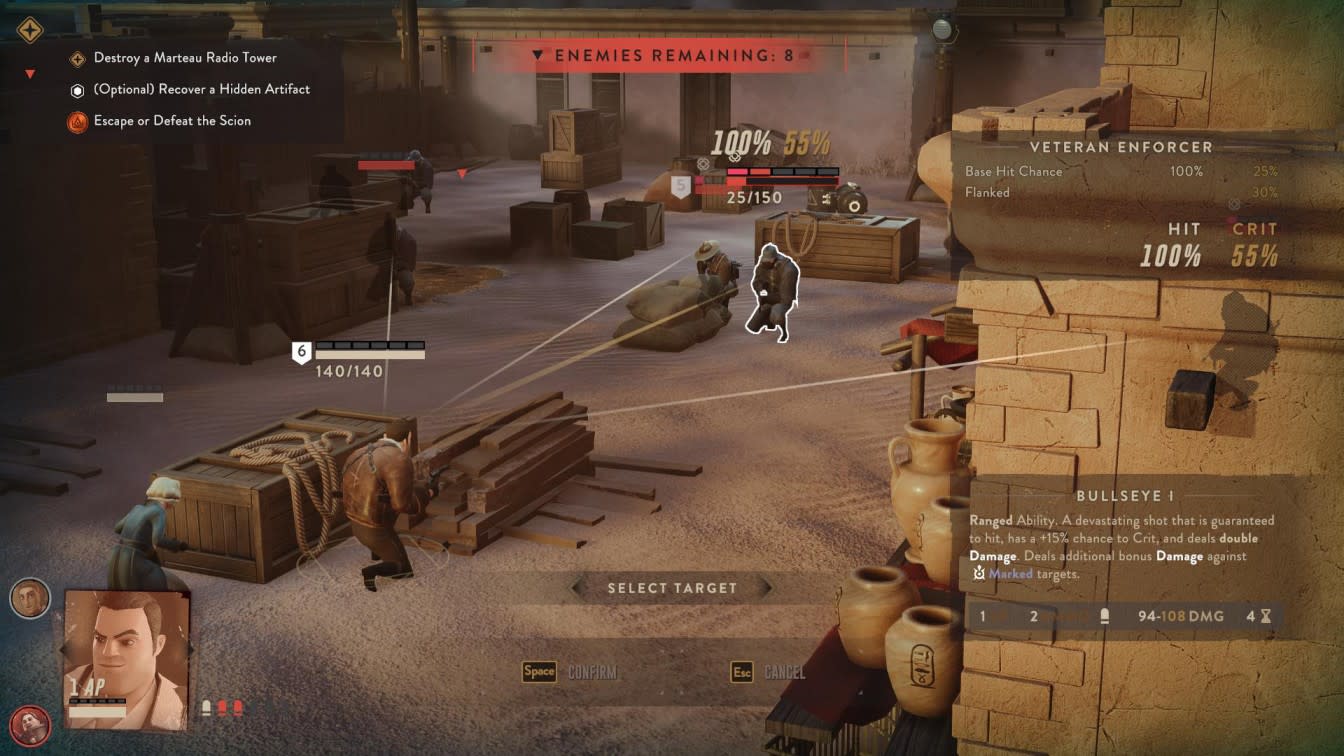Select the Destroy a Marteau Radio Tower objective
The image size is (1344, 756).
(185, 58)
